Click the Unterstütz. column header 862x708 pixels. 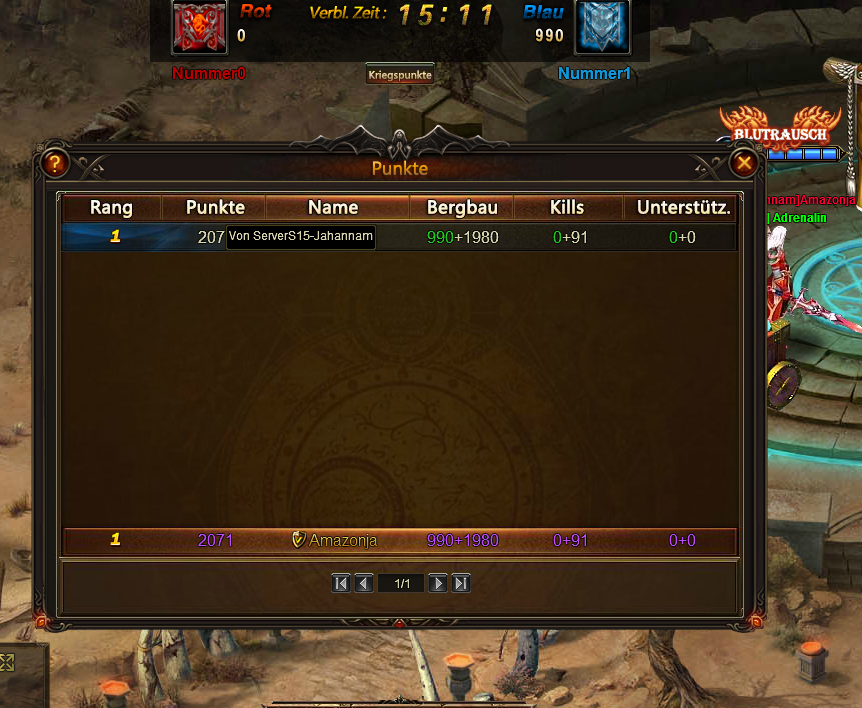pos(684,208)
